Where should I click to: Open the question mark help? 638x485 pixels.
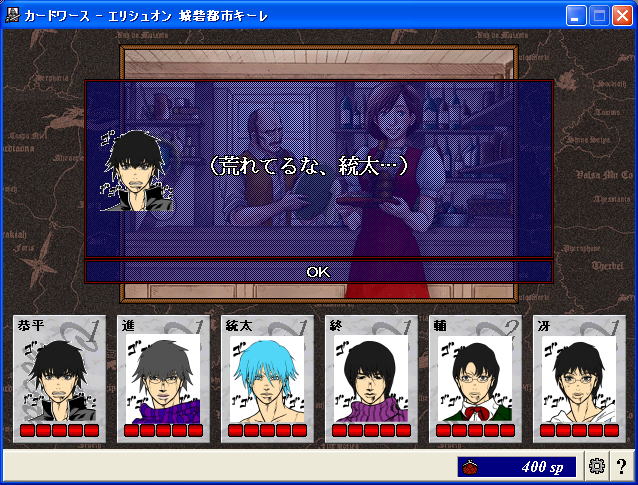coord(621,465)
